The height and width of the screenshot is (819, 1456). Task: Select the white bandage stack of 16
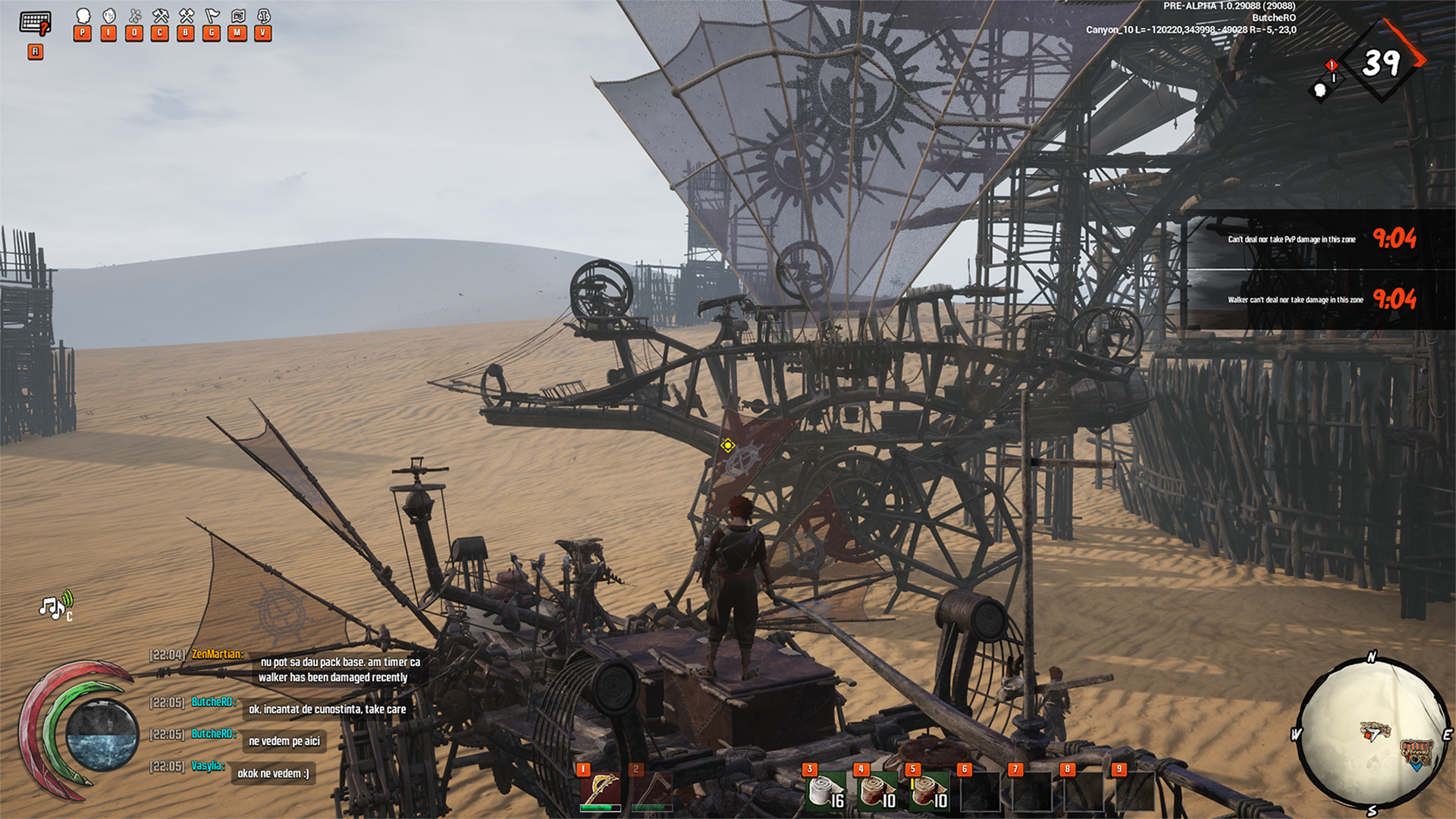[827, 792]
